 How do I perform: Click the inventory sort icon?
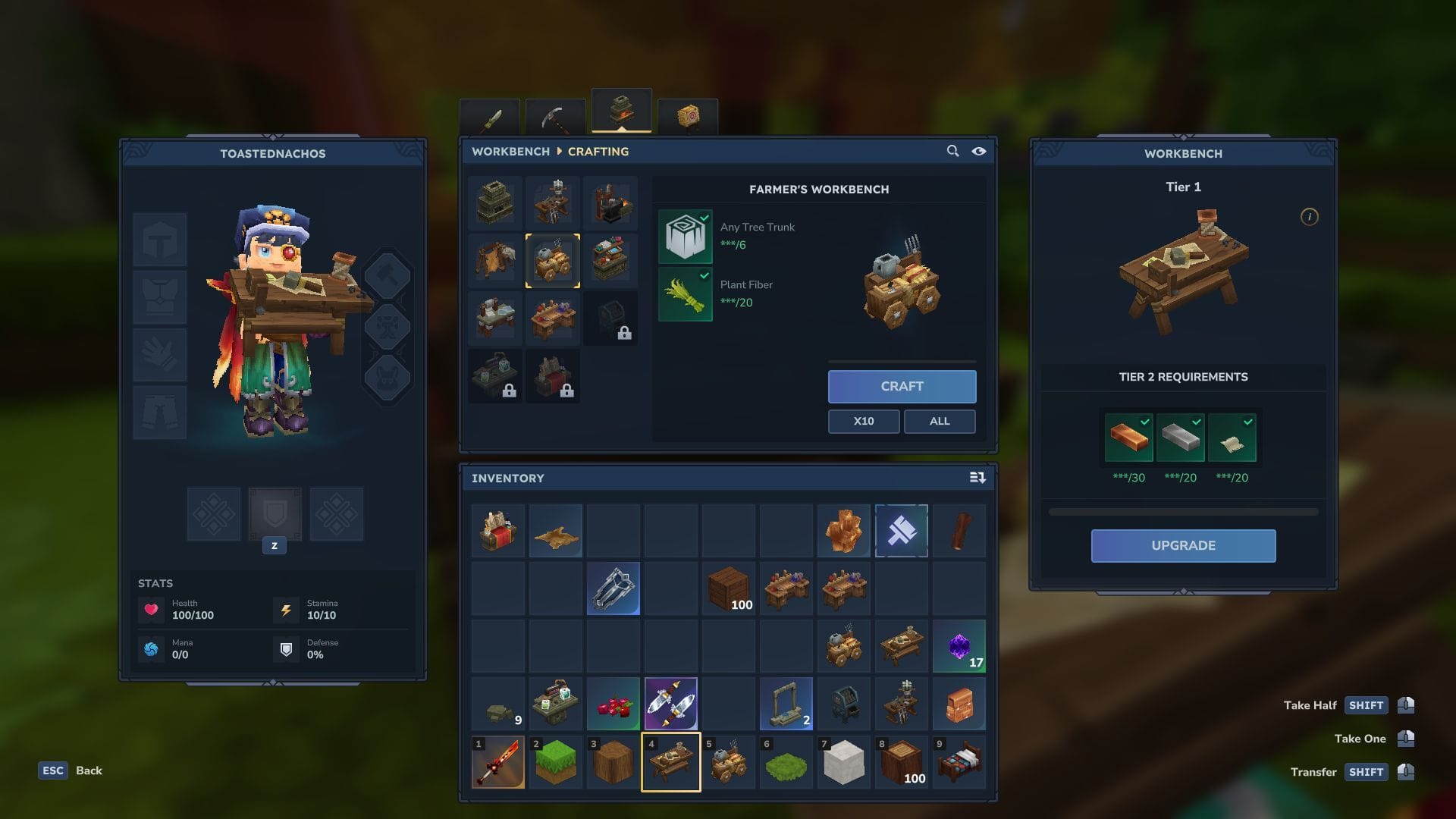coord(977,478)
